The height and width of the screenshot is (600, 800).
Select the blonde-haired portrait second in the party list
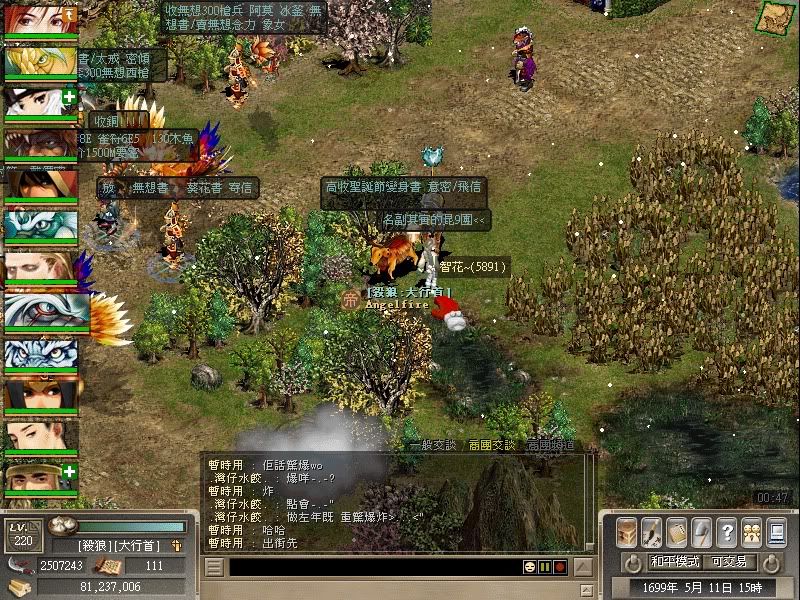point(40,62)
